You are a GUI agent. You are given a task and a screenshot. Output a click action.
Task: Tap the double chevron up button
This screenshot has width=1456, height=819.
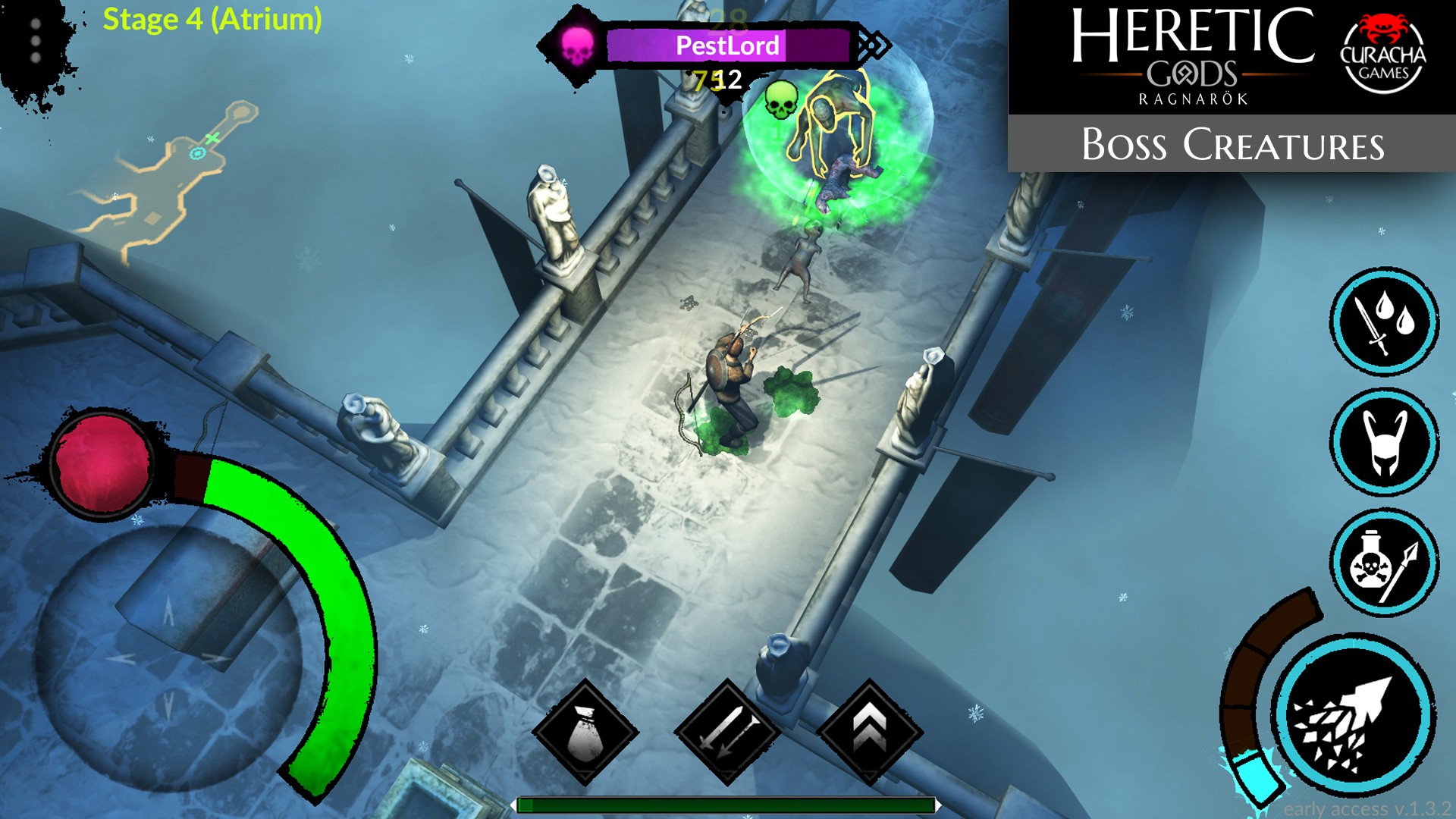869,732
